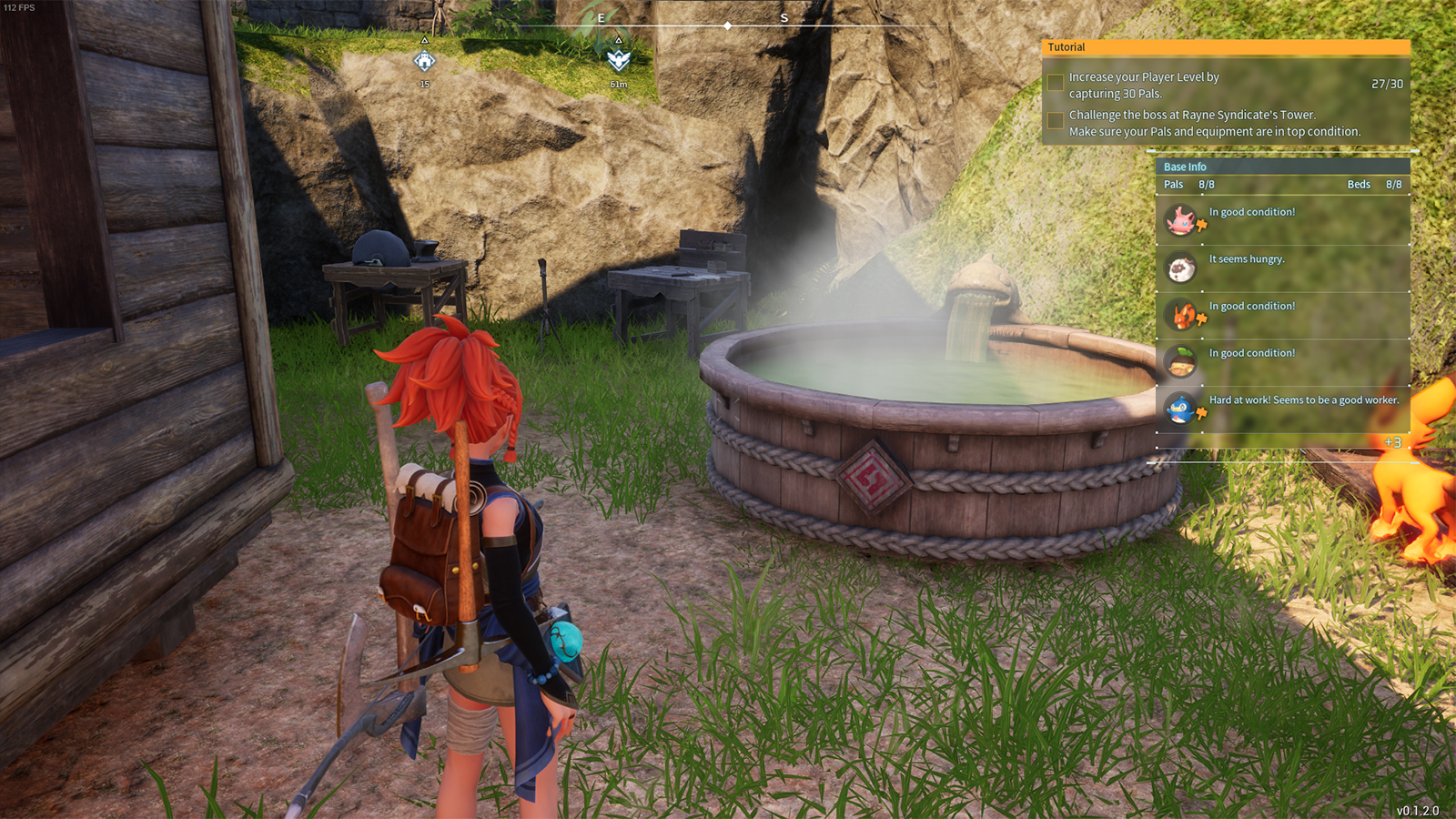
Task: Tick the Rayne Syndicate's Tower boss objective checkbox
Action: coord(1056,121)
